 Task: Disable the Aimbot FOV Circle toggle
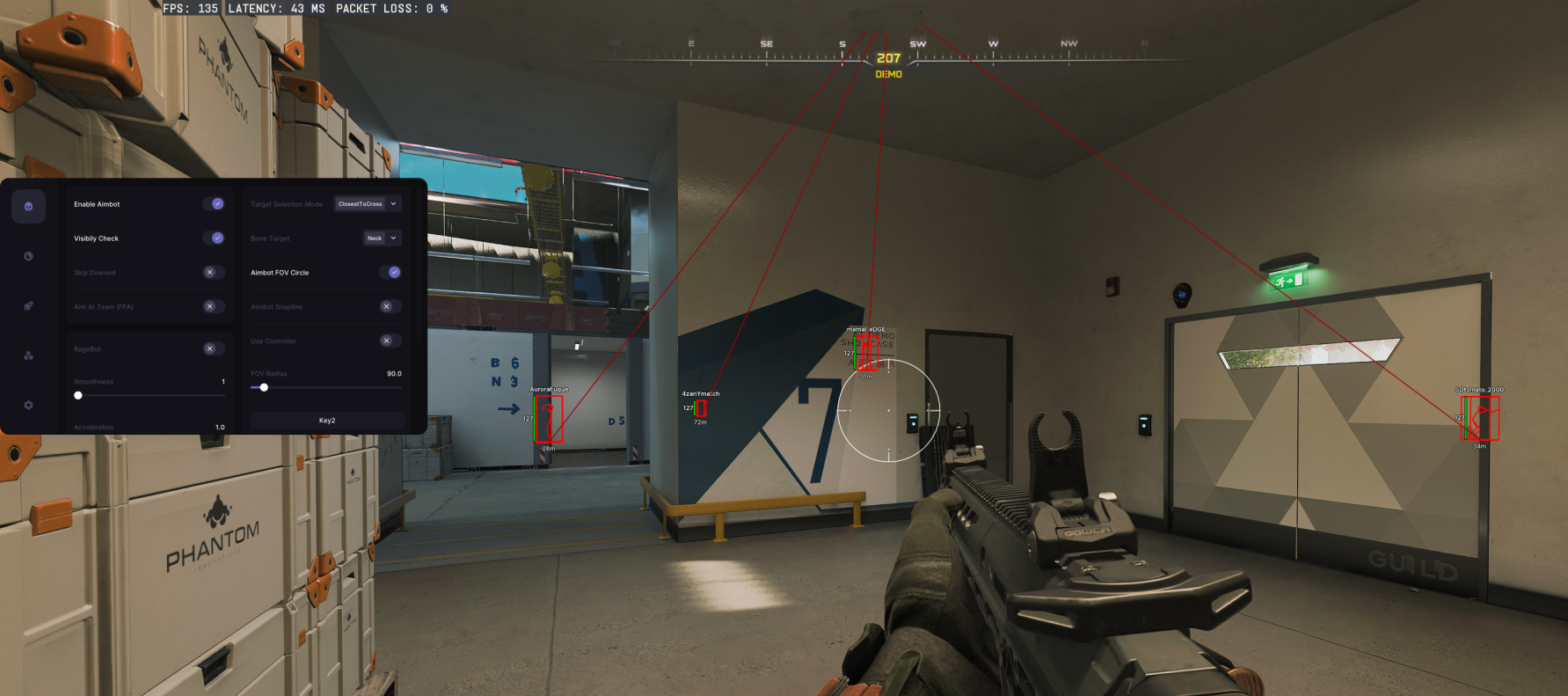tap(392, 272)
